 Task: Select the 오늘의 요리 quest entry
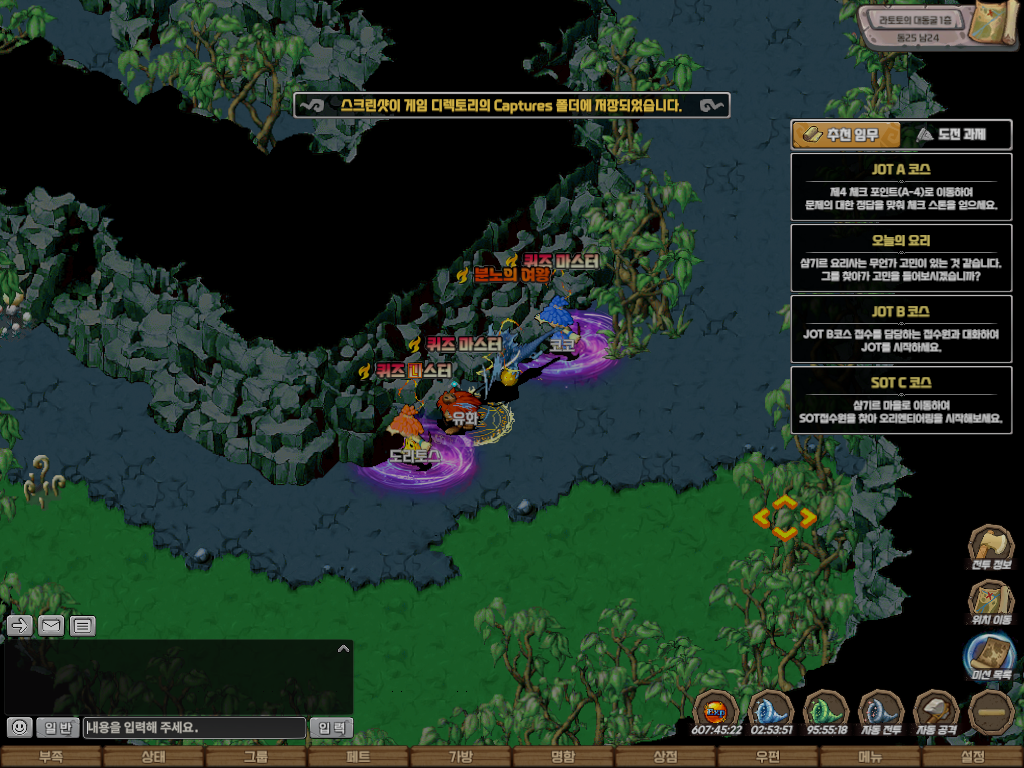click(x=901, y=256)
